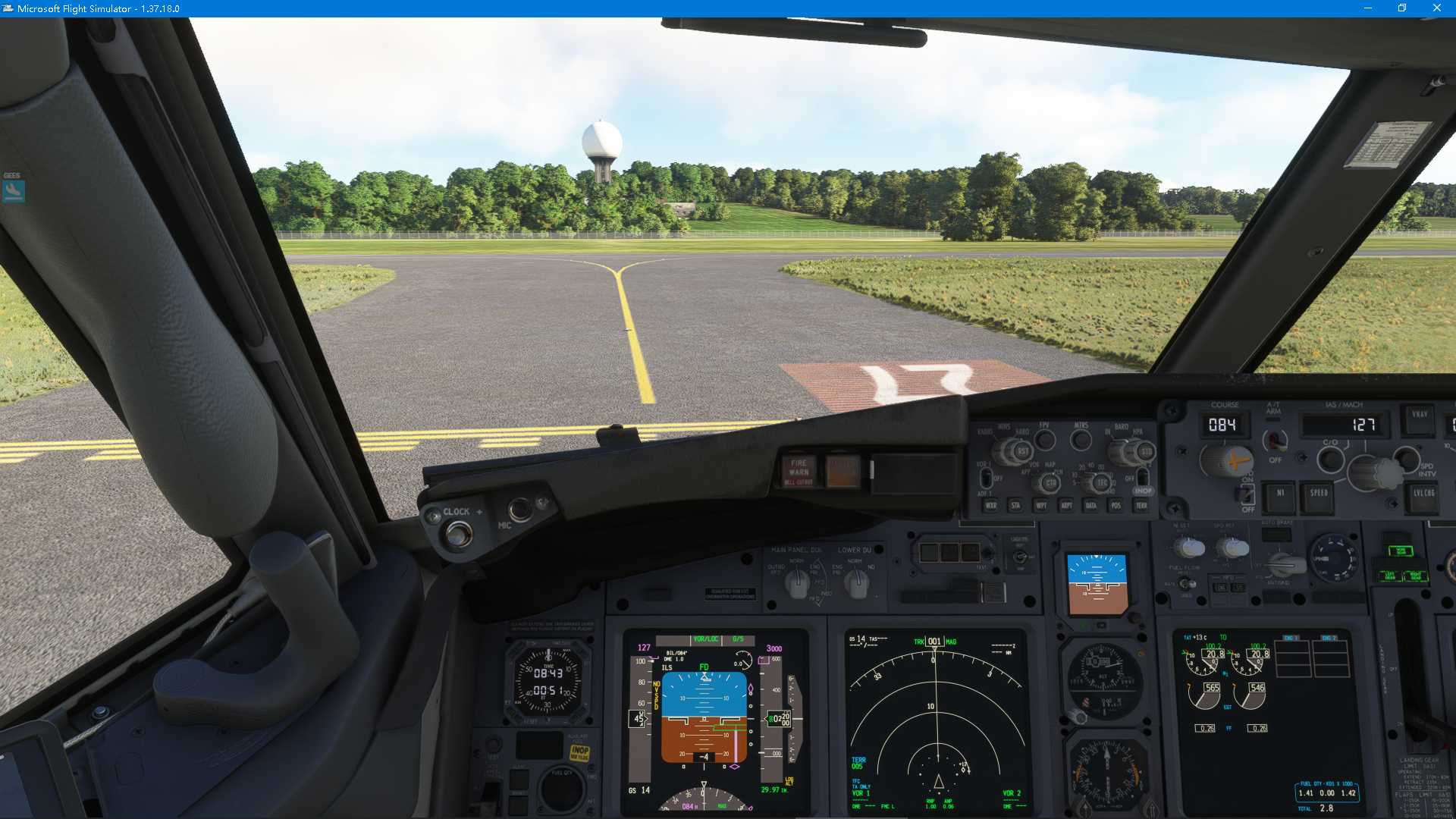Turn the navigation display range selector knob
The width and height of the screenshot is (1456, 819).
tap(1102, 482)
